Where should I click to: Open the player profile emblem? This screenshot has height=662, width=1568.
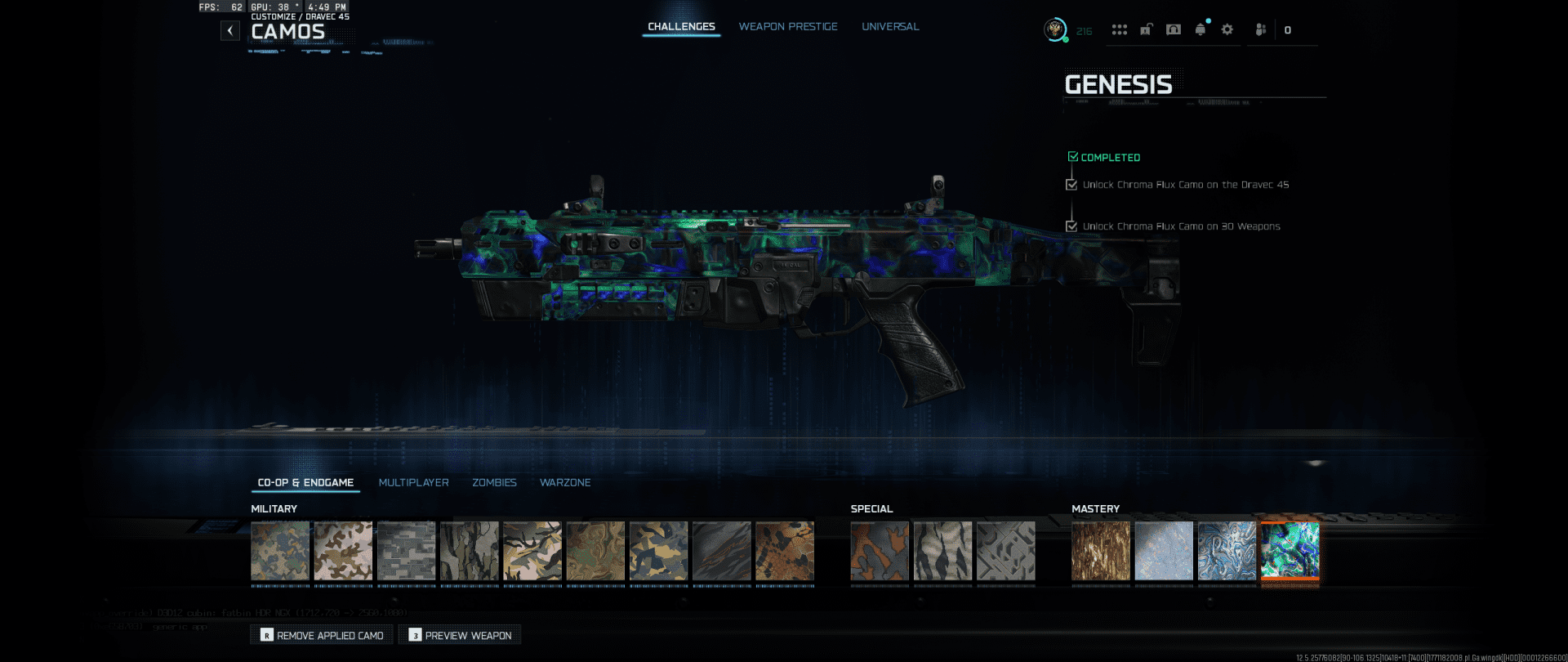[1055, 29]
